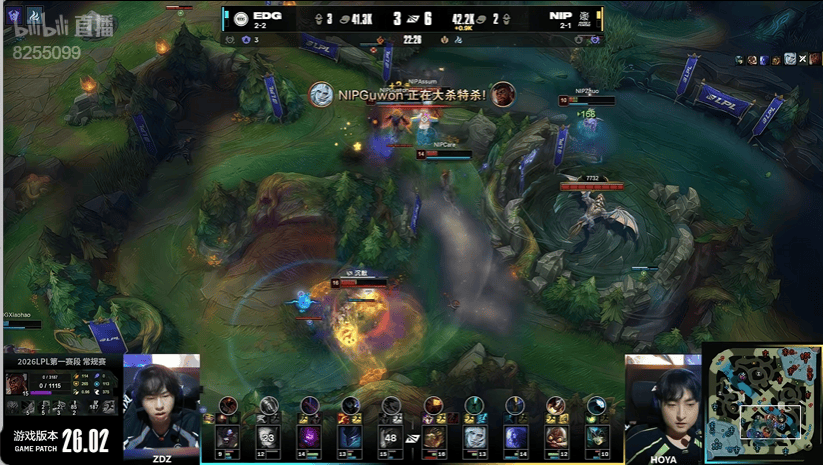This screenshot has width=823, height=465.
Task: Select the level 16 champion portrait
Action: (x=433, y=436)
